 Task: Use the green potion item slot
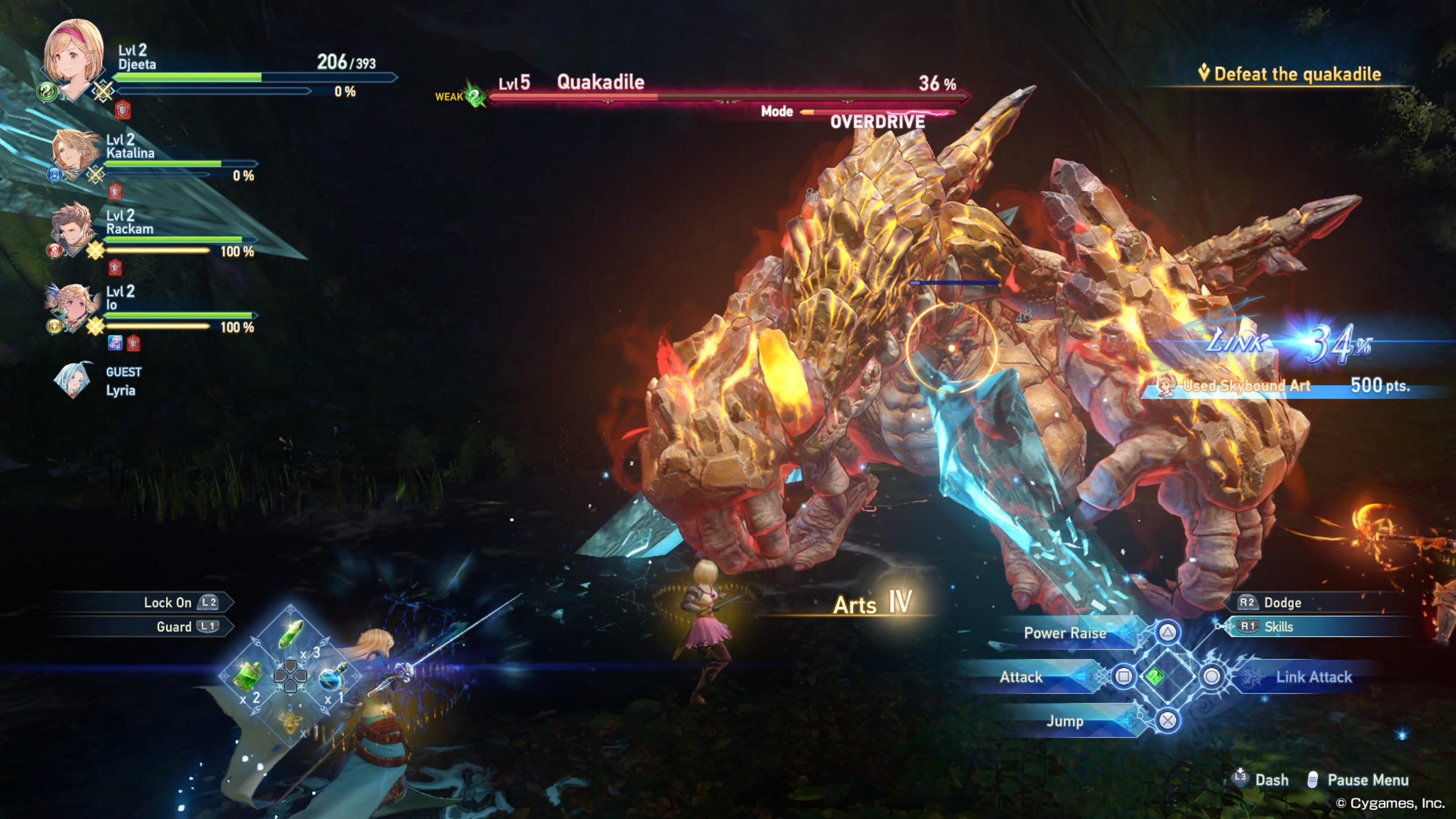point(249,677)
